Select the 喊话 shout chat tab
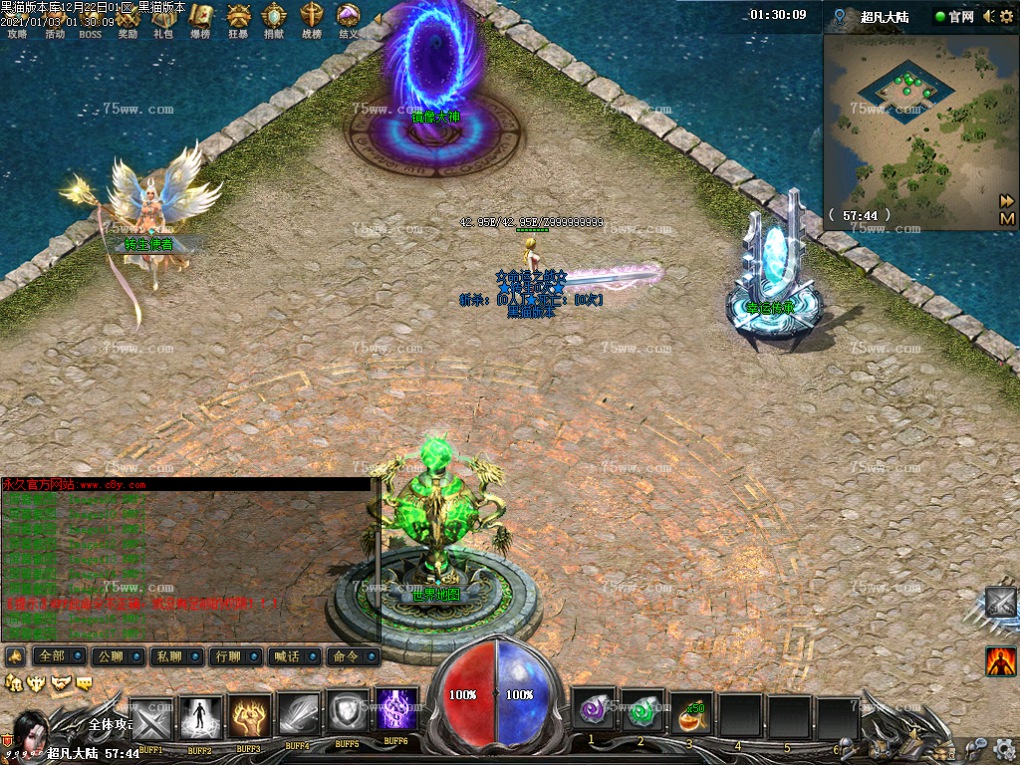The width and height of the screenshot is (1020, 765). pos(294,657)
